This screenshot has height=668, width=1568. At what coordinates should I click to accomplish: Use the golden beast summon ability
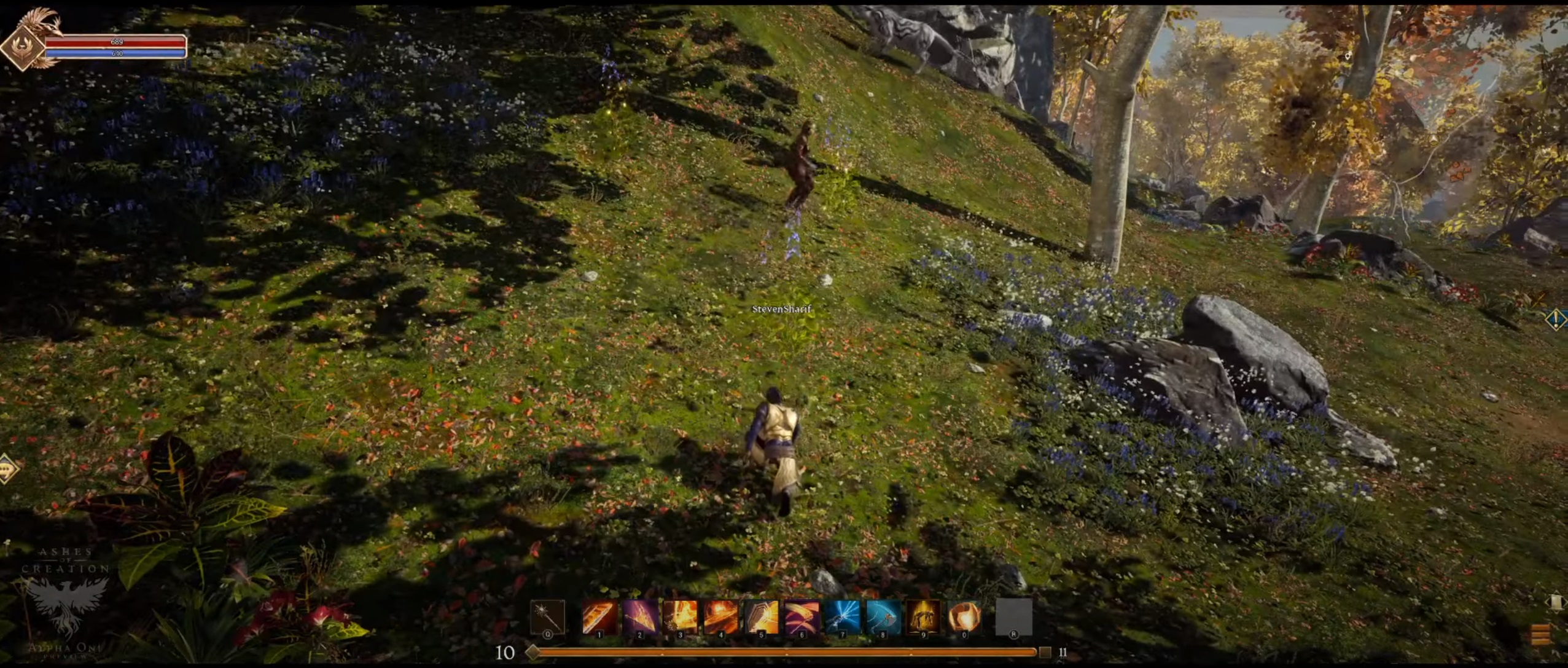coord(923,617)
